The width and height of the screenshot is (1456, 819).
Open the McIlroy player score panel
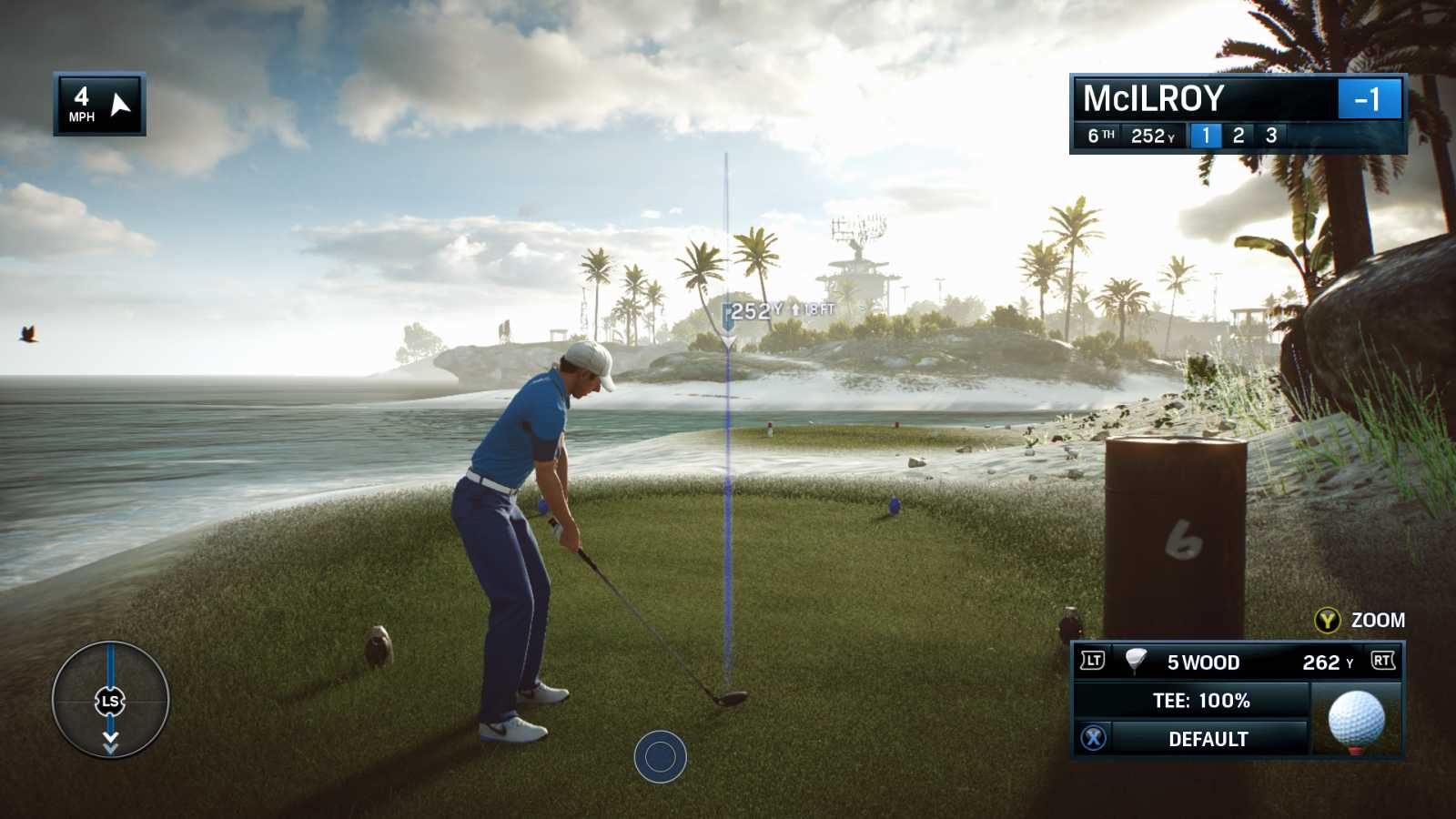pyautogui.click(x=1238, y=98)
